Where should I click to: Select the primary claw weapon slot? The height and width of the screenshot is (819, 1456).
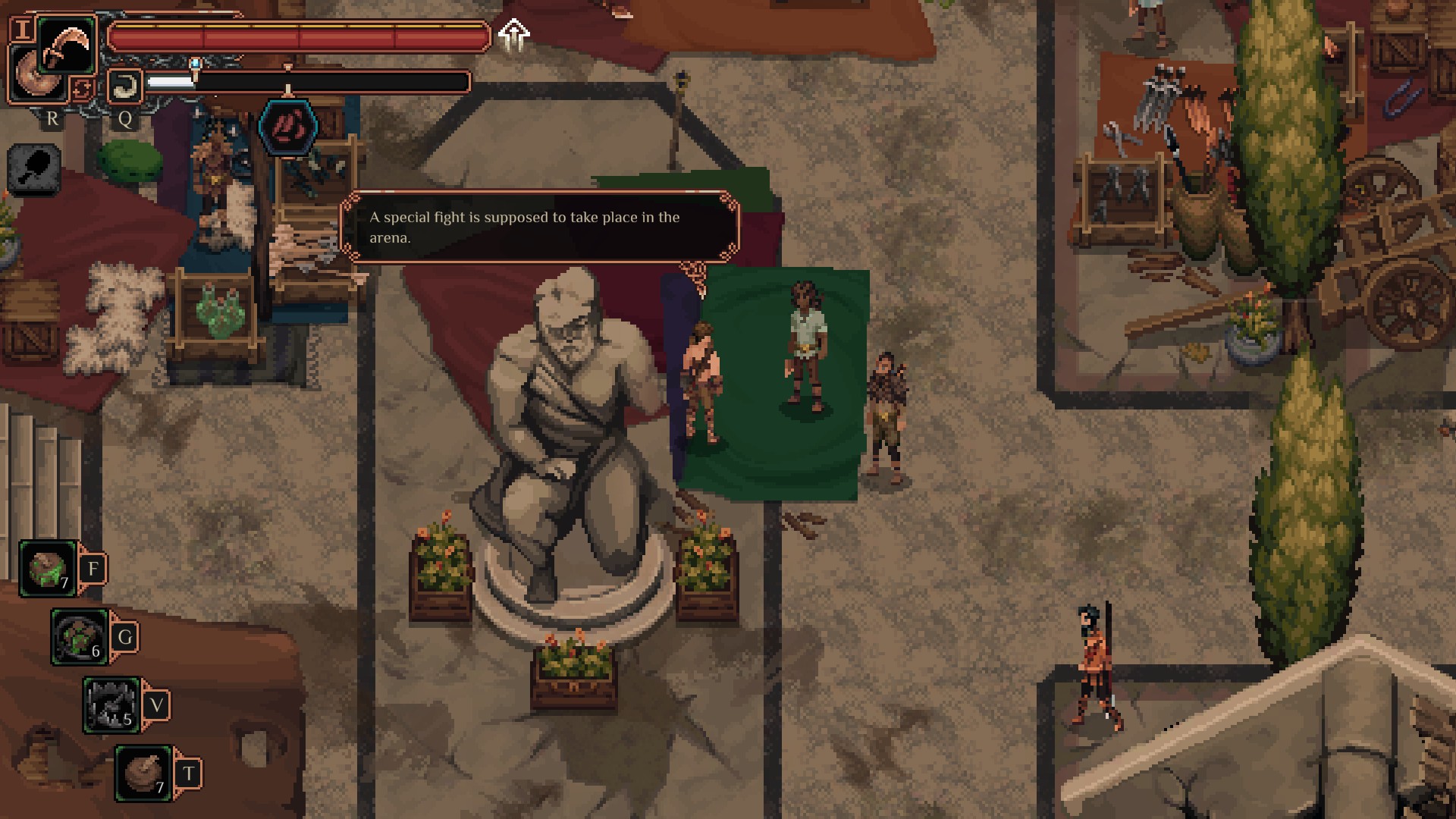[x=65, y=44]
